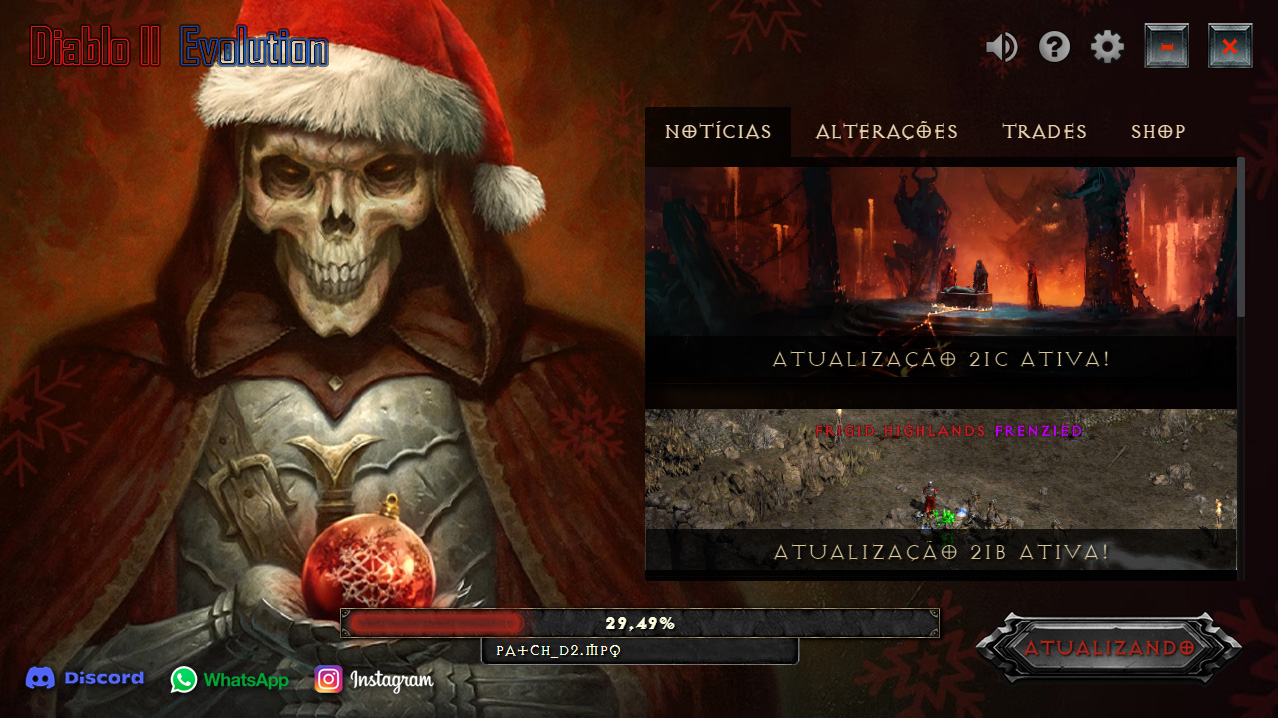Open launcher settings gear icon
This screenshot has height=718, width=1278.
tap(1107, 47)
